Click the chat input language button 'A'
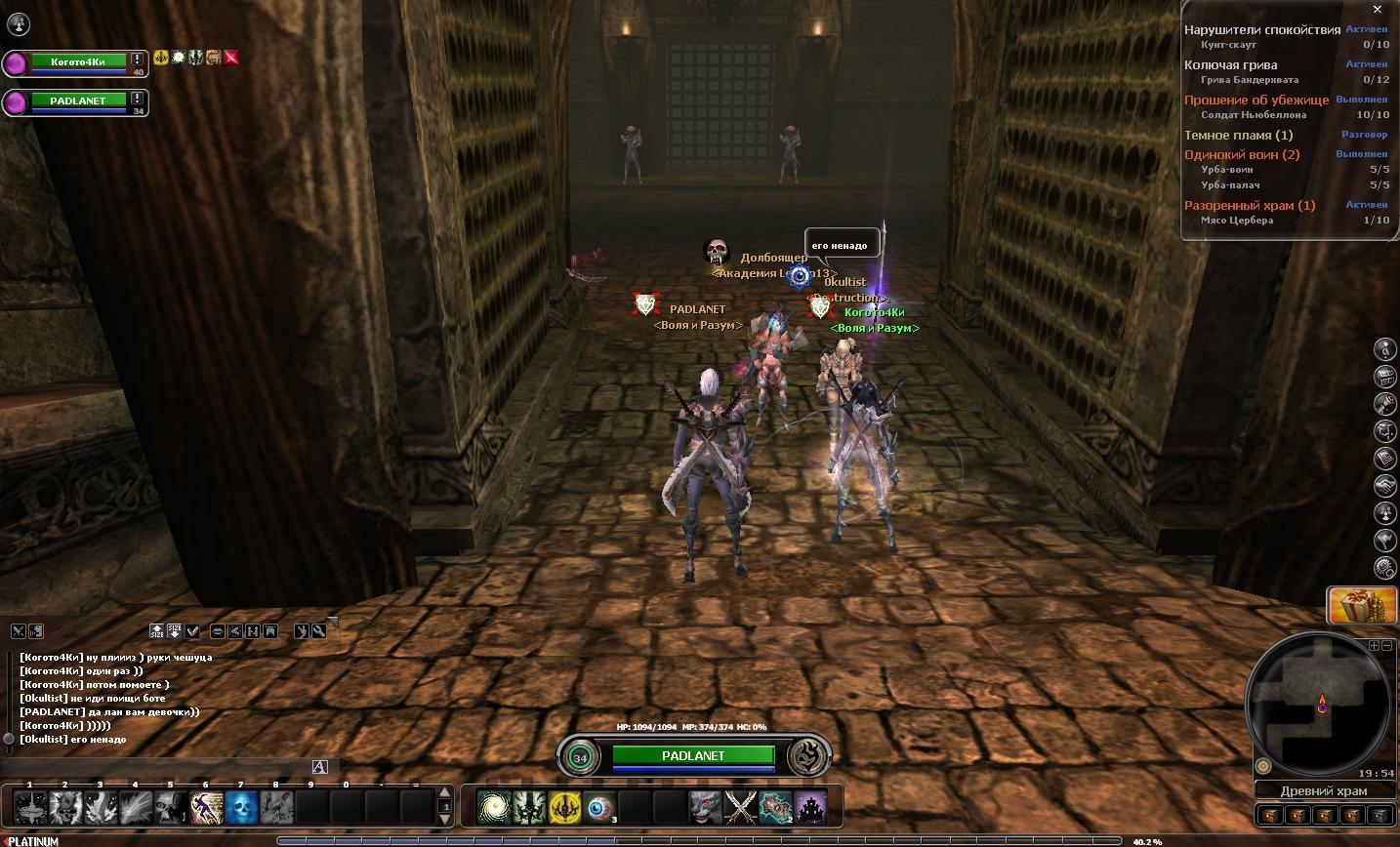This screenshot has height=847, width=1400. [x=319, y=766]
